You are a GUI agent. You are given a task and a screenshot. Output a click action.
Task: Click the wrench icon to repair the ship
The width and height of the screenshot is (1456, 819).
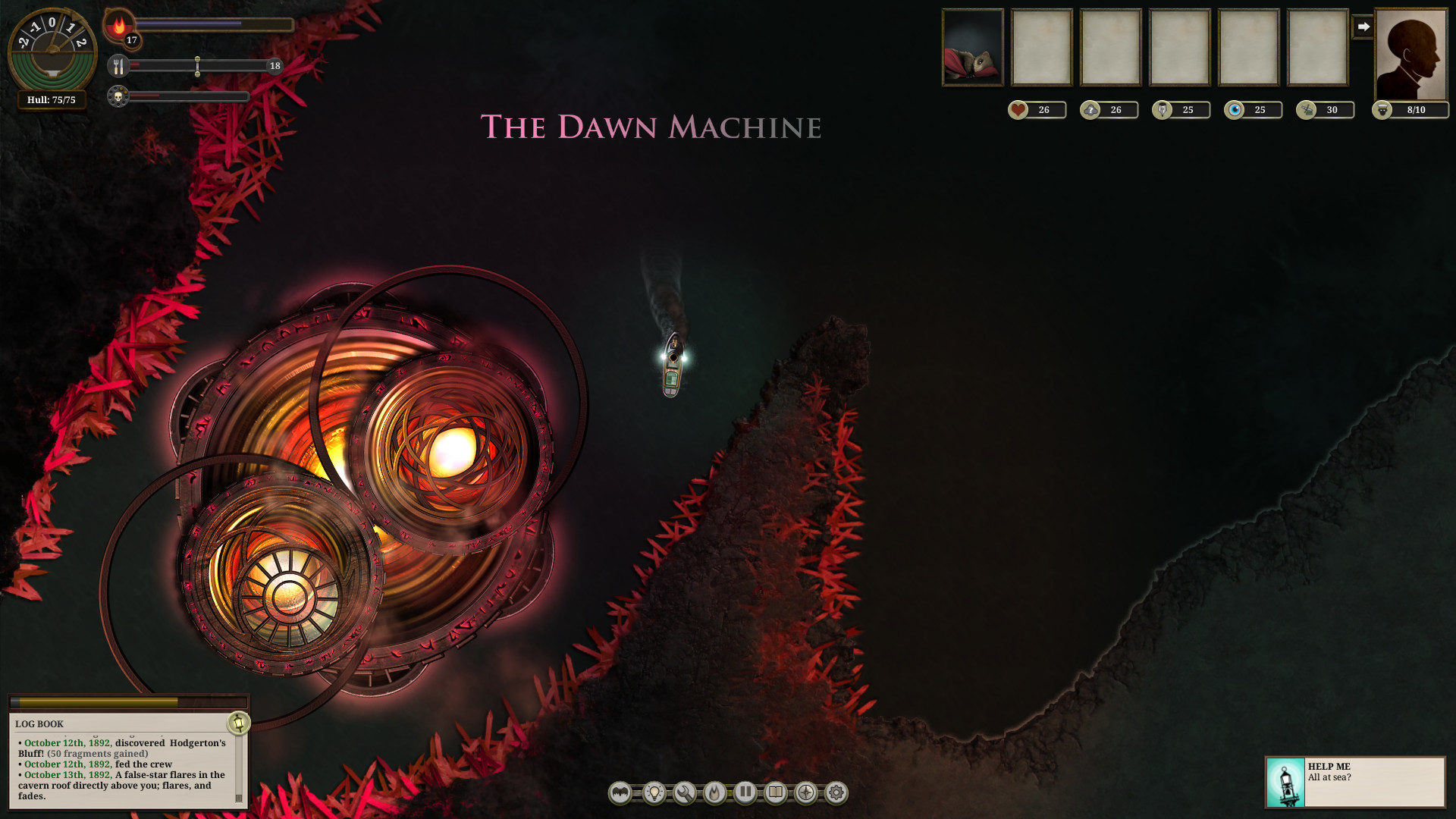pos(685,794)
